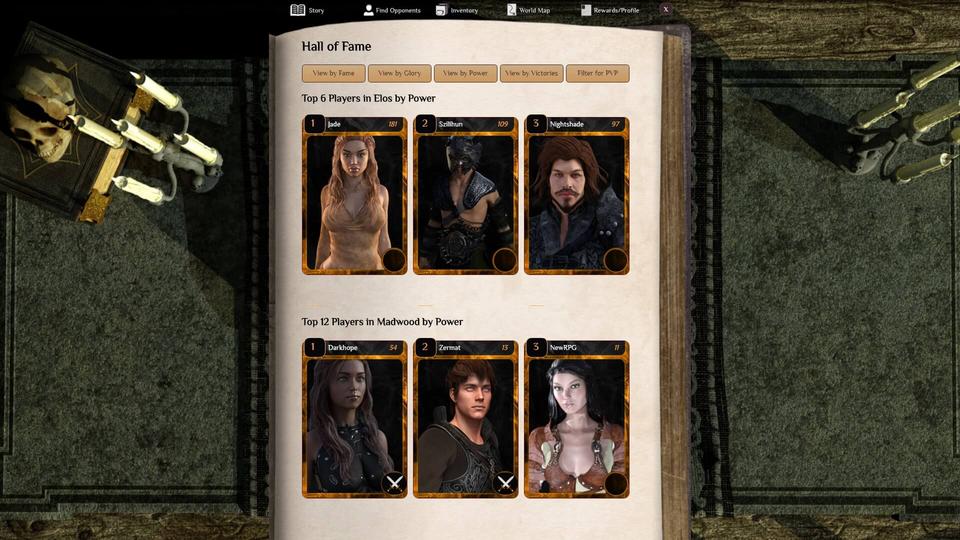
Task: Go to Find Opponents
Action: tap(394, 10)
